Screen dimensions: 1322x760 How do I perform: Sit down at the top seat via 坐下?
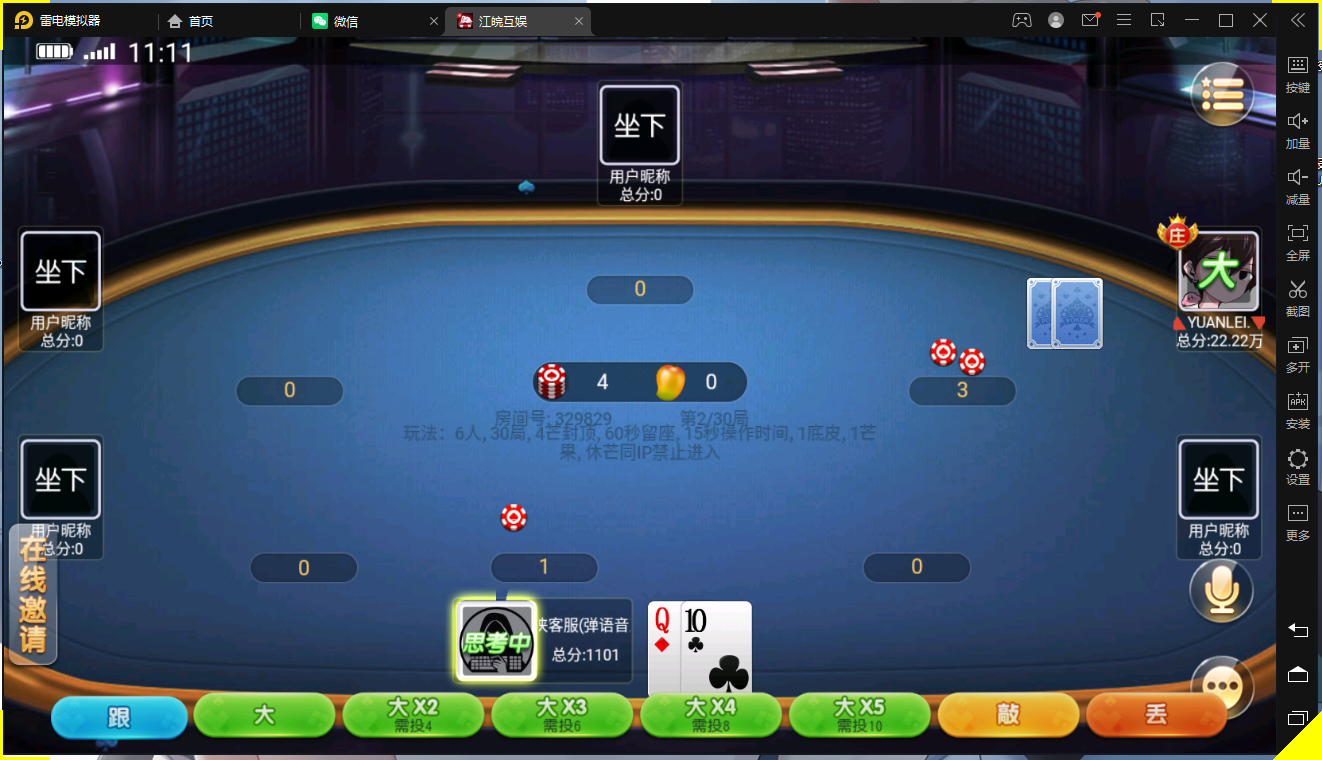point(639,124)
